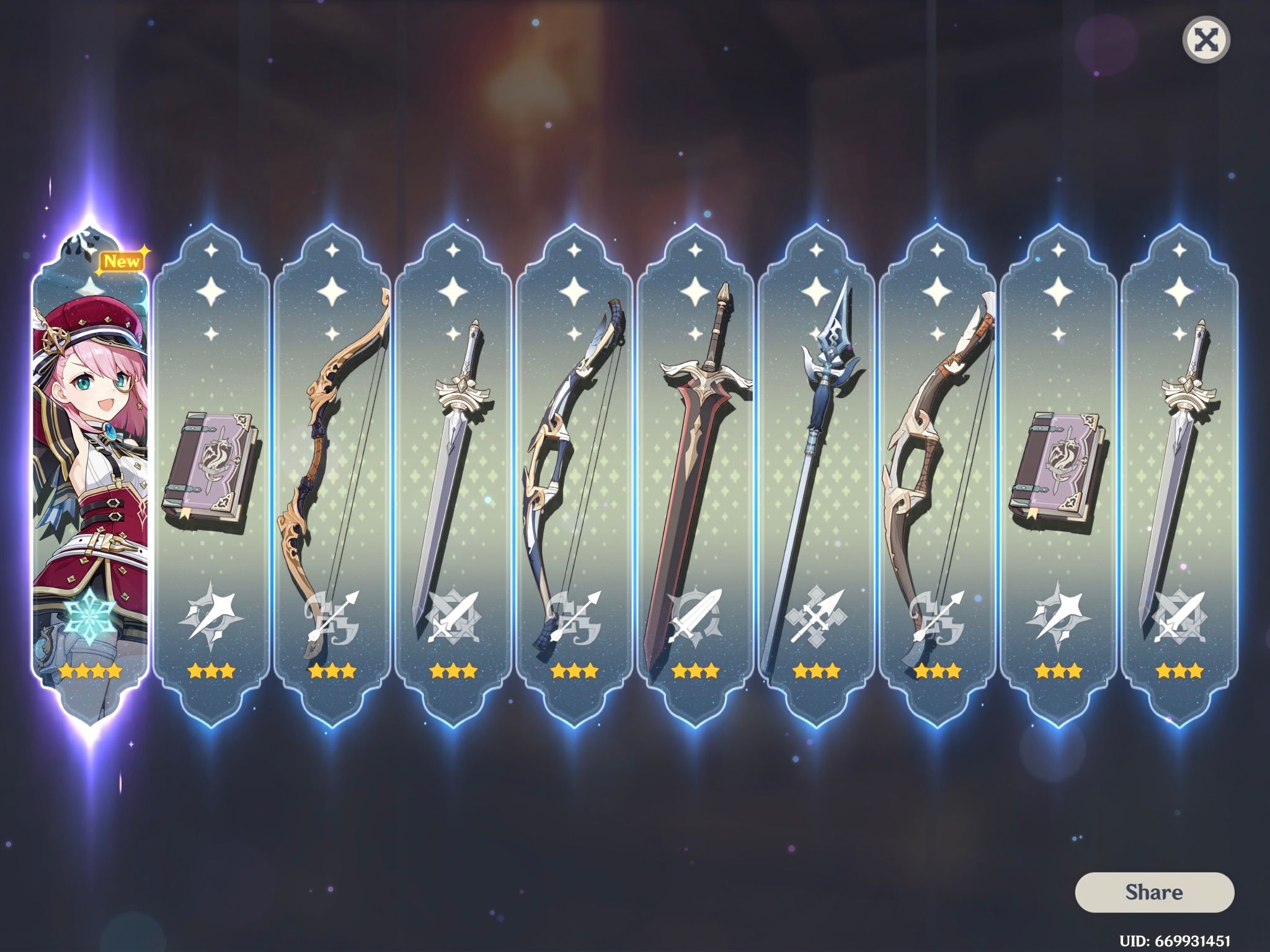The image size is (1270, 952).
Task: Dismiss the wish results via the X button
Action: (1208, 39)
